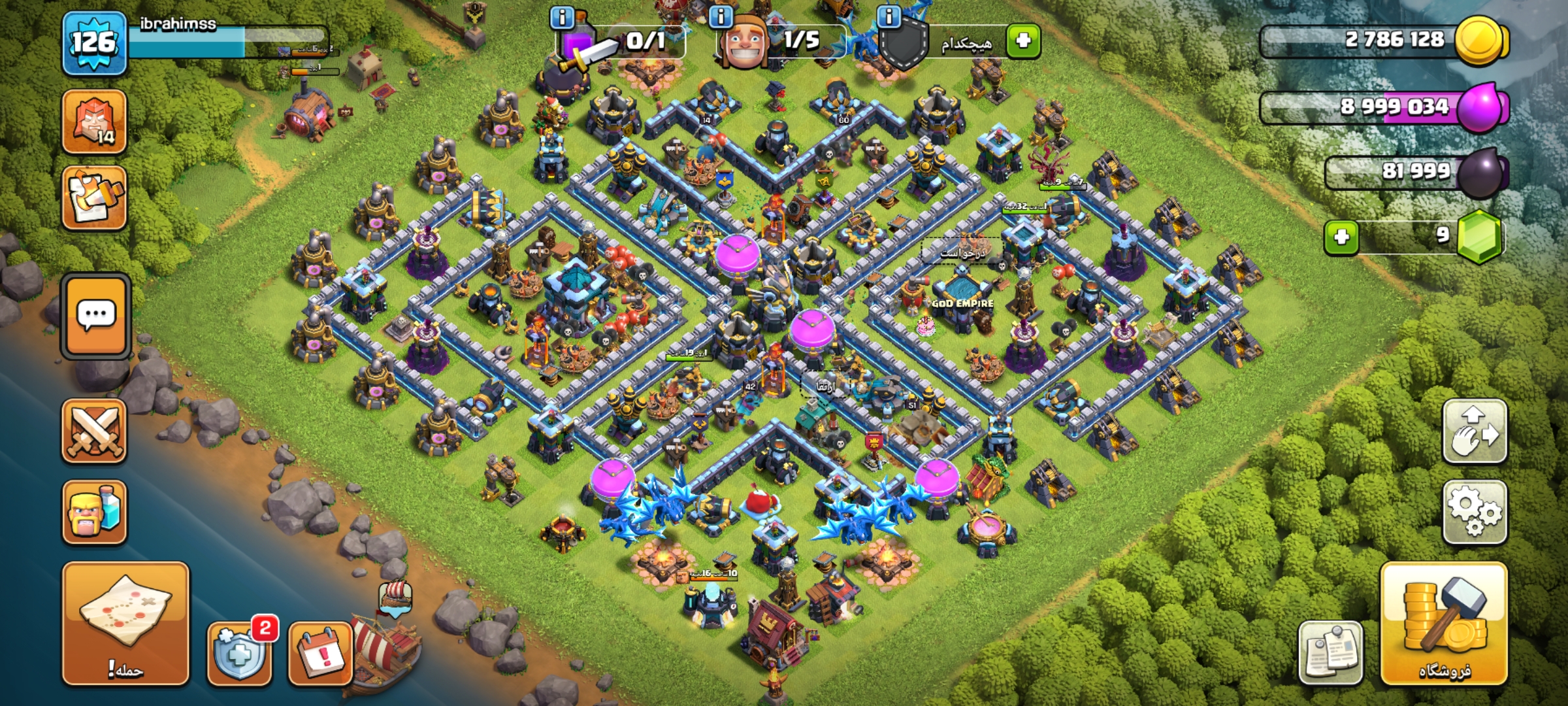Select the gold resource coin icon
Screen dimensions: 1568x706
(1480, 41)
